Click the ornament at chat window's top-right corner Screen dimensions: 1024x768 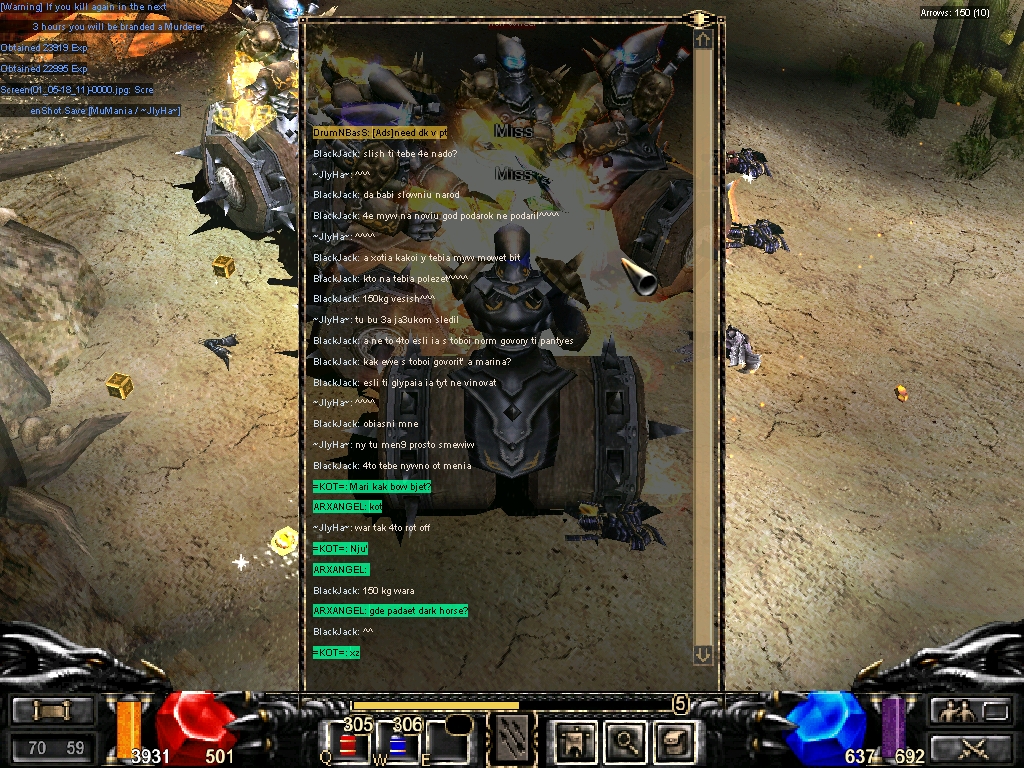tap(699, 19)
